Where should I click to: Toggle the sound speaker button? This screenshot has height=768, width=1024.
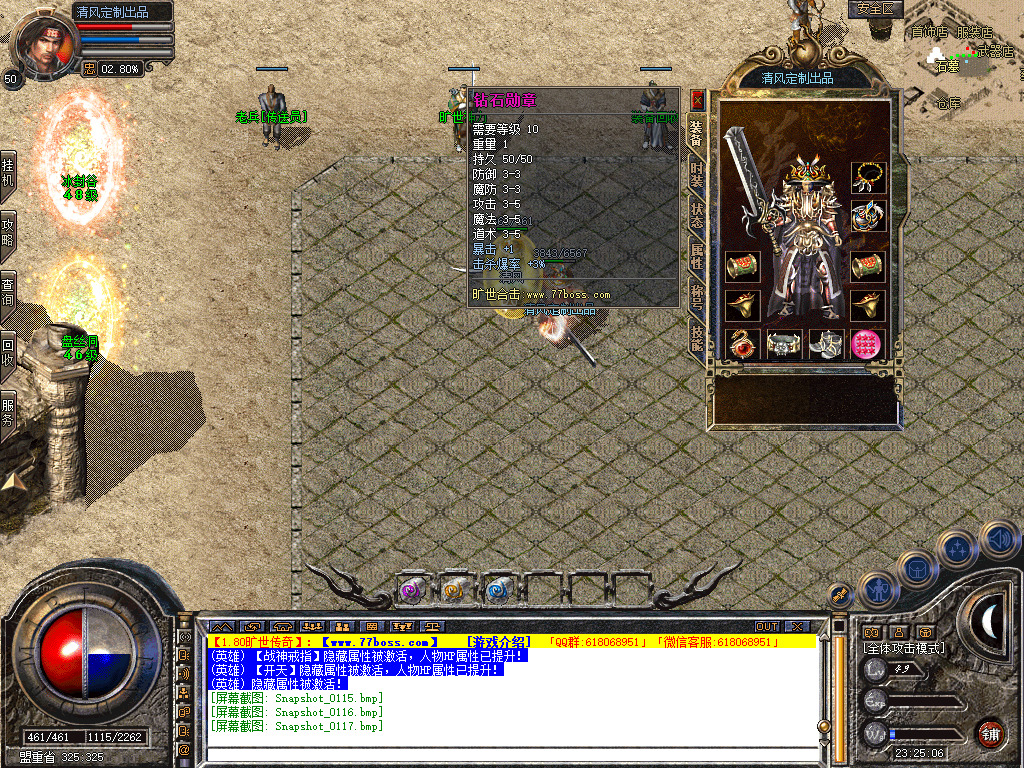click(x=998, y=541)
